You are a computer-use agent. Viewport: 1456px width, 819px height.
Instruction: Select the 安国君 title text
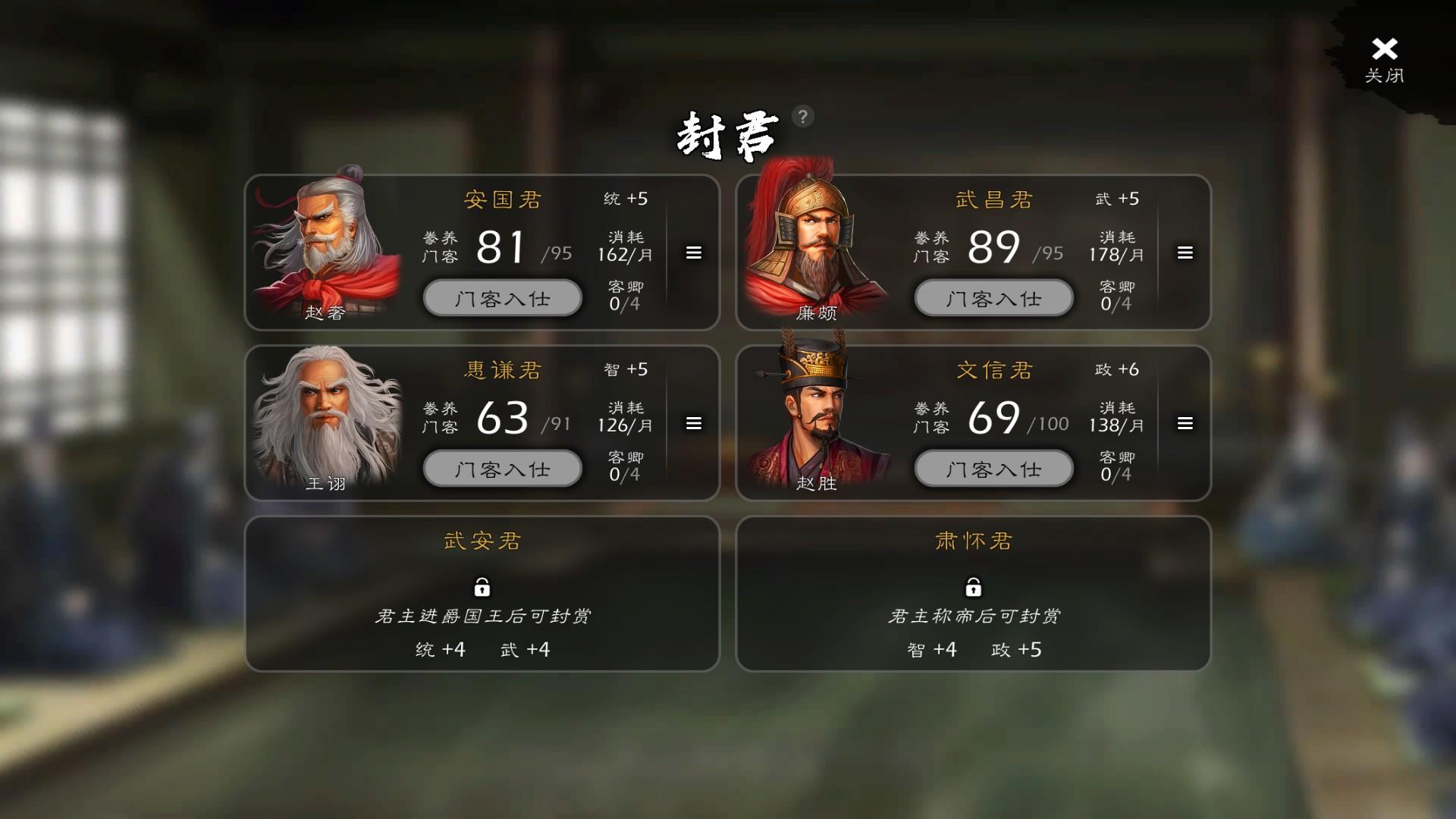click(504, 199)
